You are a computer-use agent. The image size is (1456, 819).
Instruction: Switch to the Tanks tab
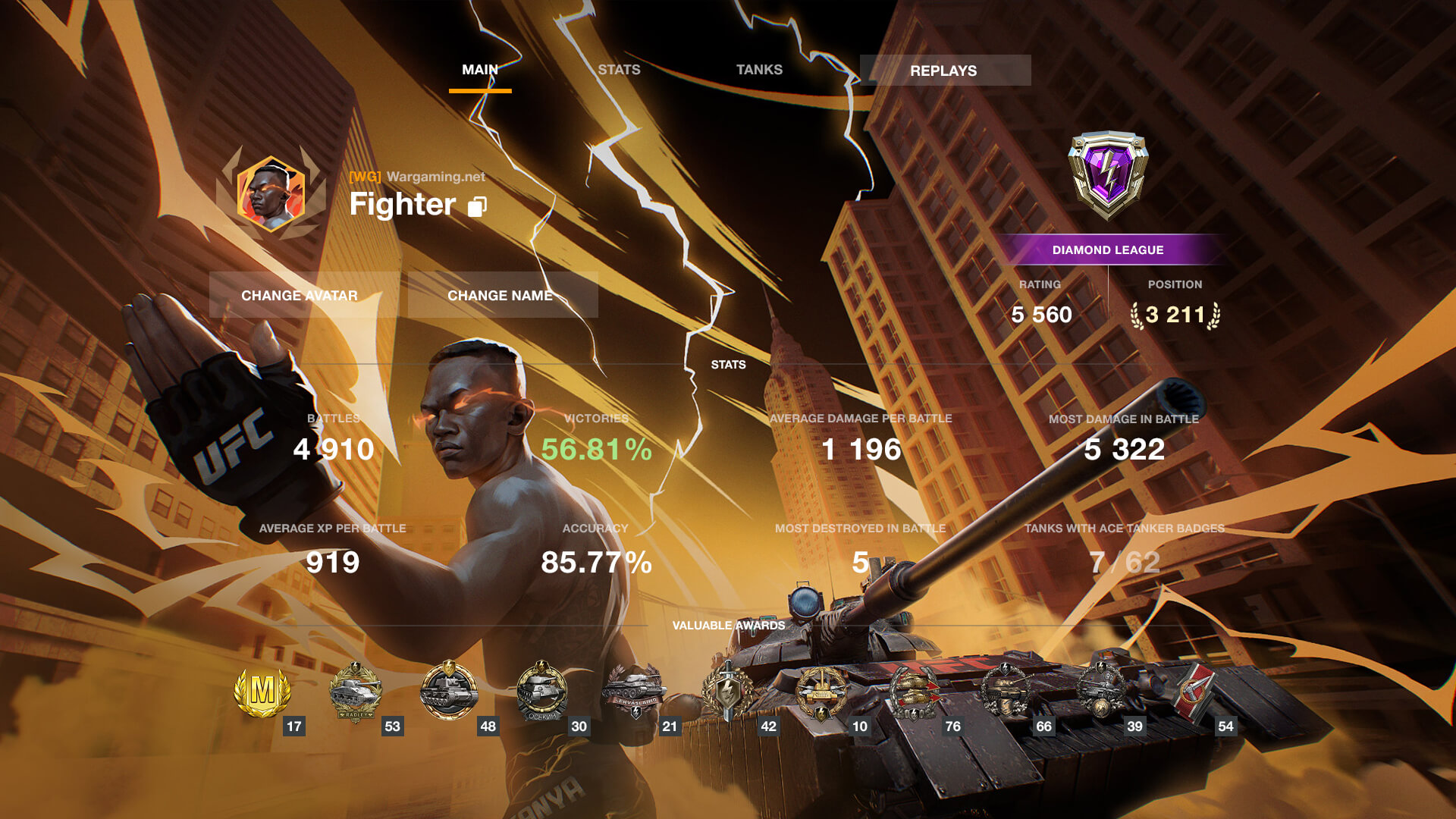coord(759,70)
